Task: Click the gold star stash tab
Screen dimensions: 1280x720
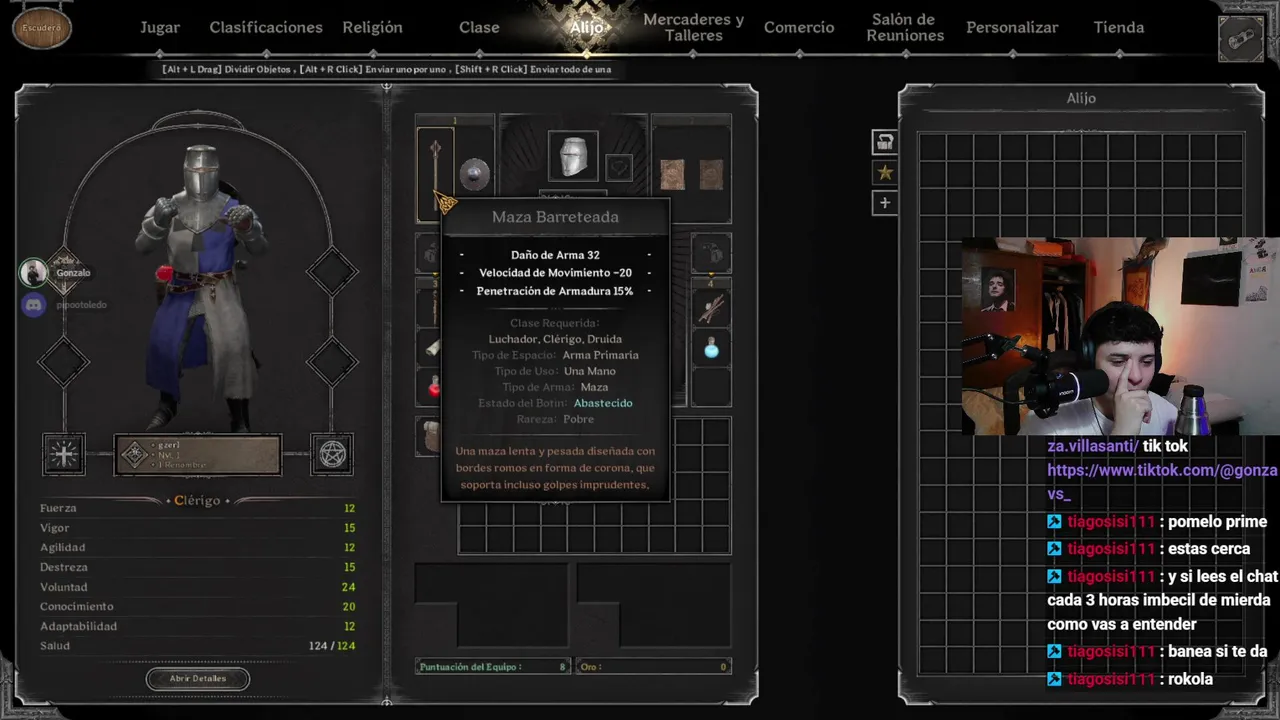Action: click(x=884, y=173)
